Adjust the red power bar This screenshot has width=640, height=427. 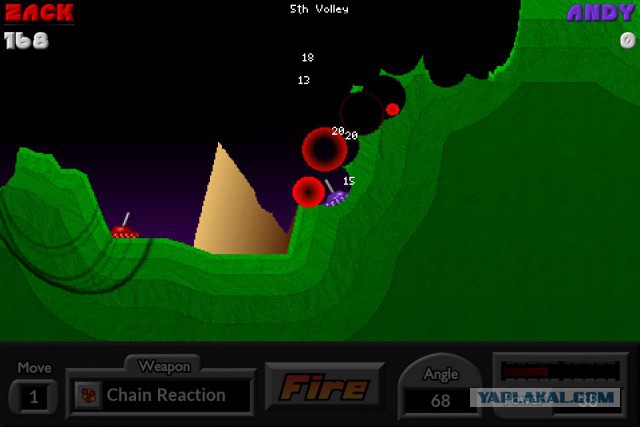[x=559, y=371]
